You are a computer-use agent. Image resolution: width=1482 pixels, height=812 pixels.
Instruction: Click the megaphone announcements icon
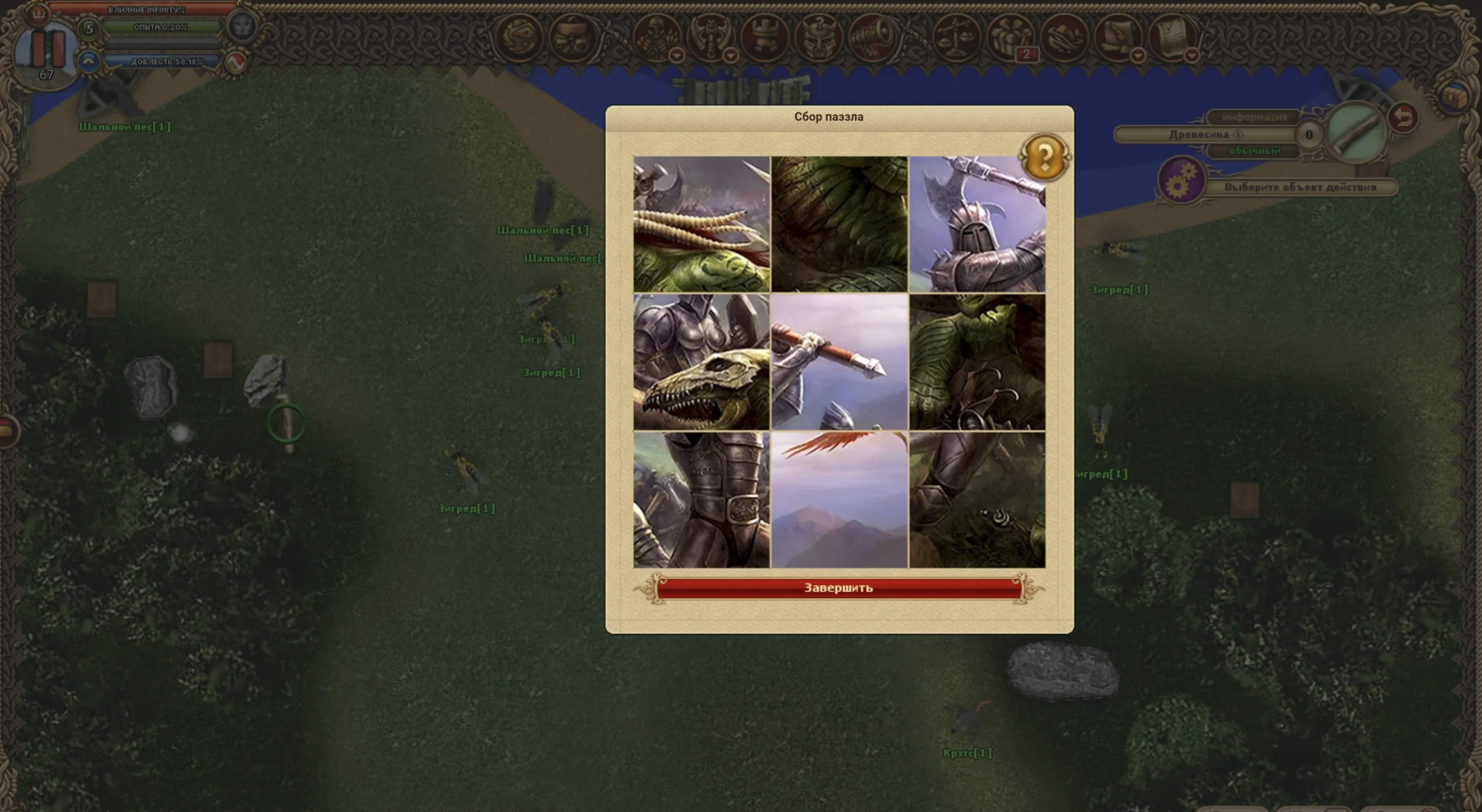872,36
